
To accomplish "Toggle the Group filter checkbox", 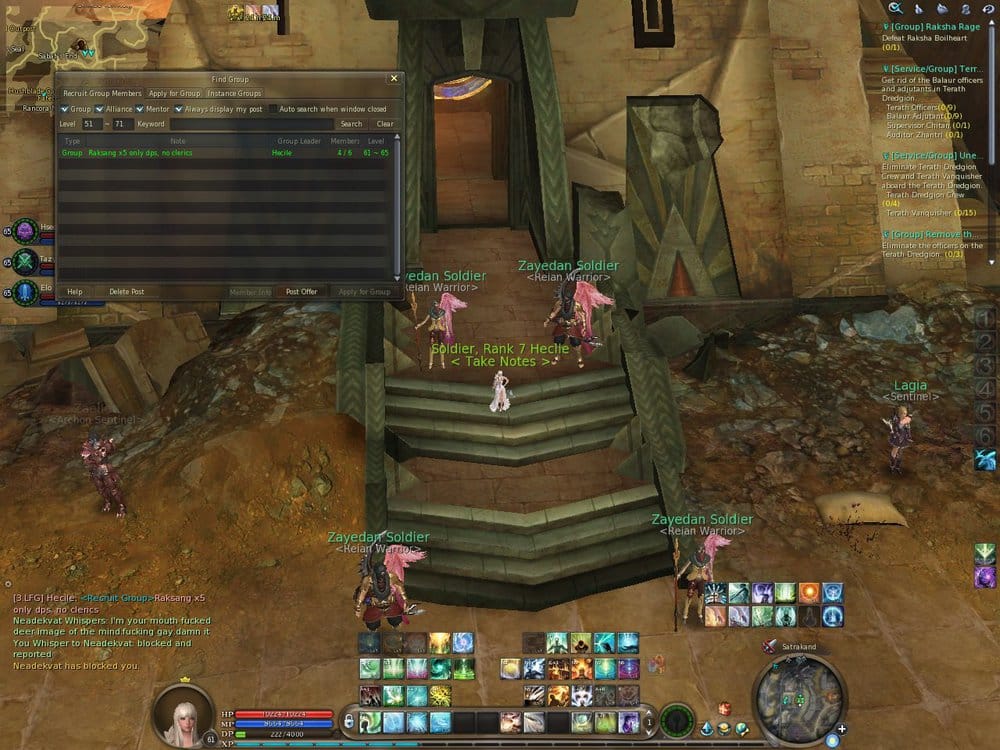I will pos(64,109).
